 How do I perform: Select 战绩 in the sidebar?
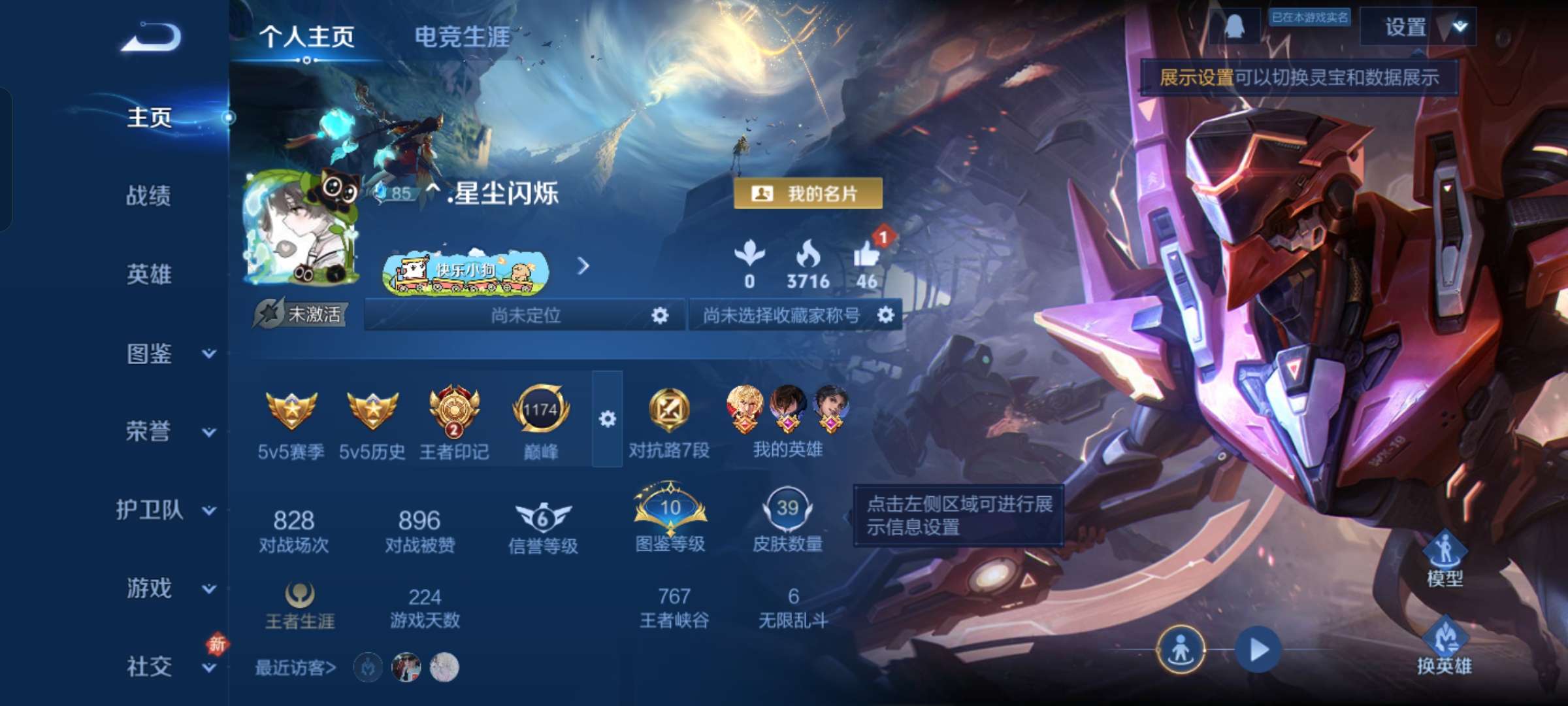coord(148,197)
